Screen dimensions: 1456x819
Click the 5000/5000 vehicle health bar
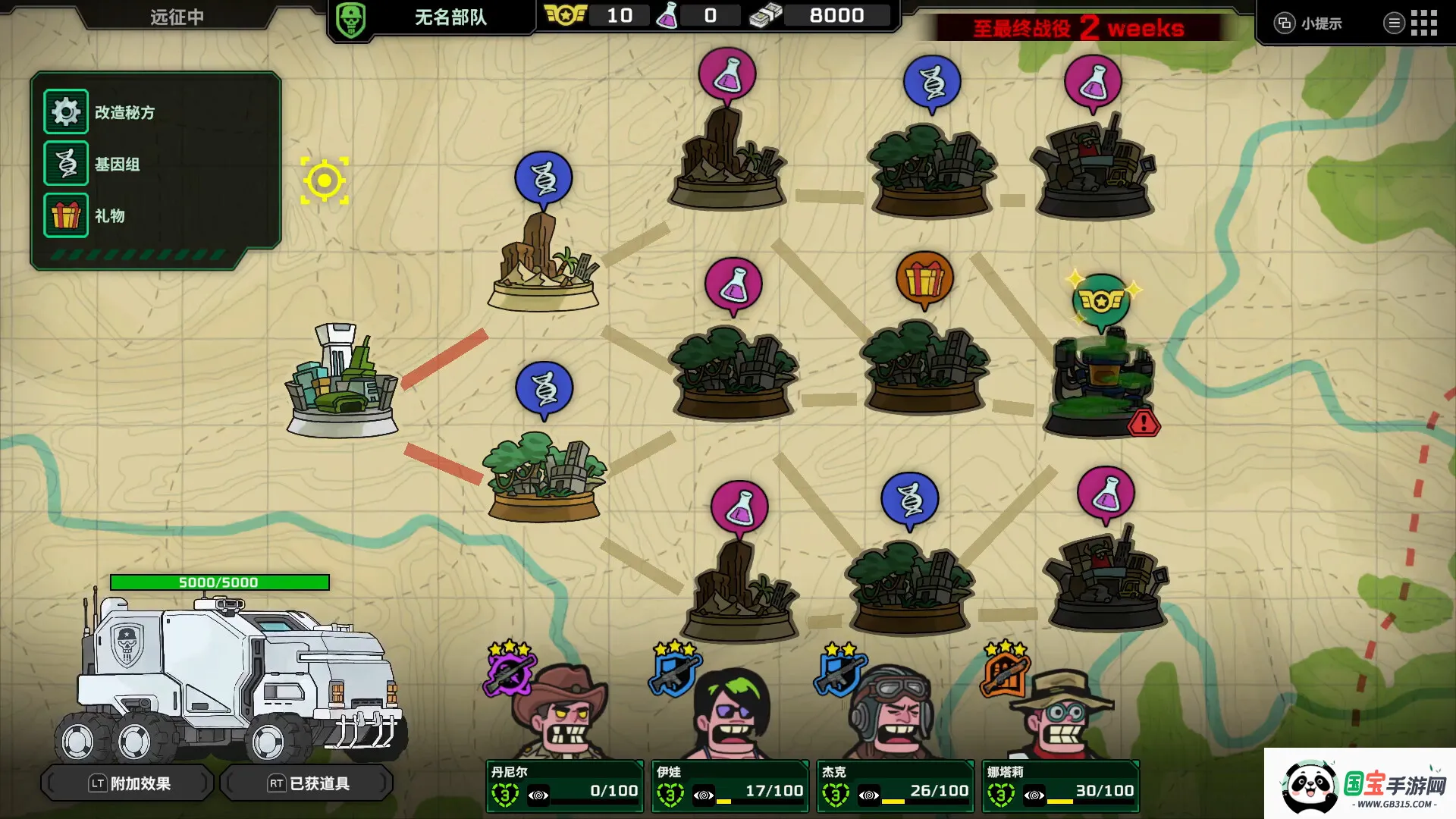[218, 582]
